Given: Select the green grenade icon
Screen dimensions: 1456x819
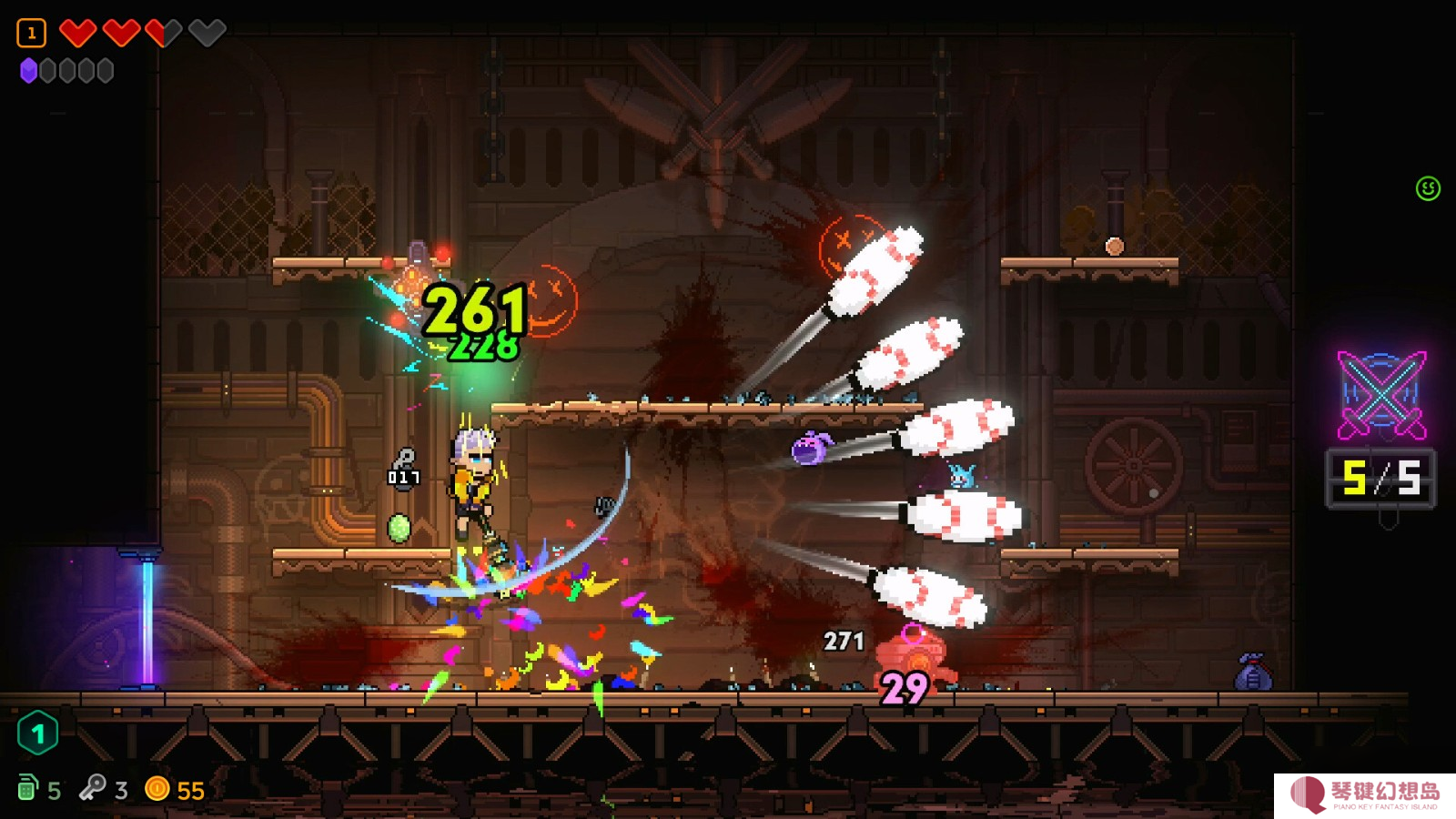Looking at the screenshot, I should [27, 787].
